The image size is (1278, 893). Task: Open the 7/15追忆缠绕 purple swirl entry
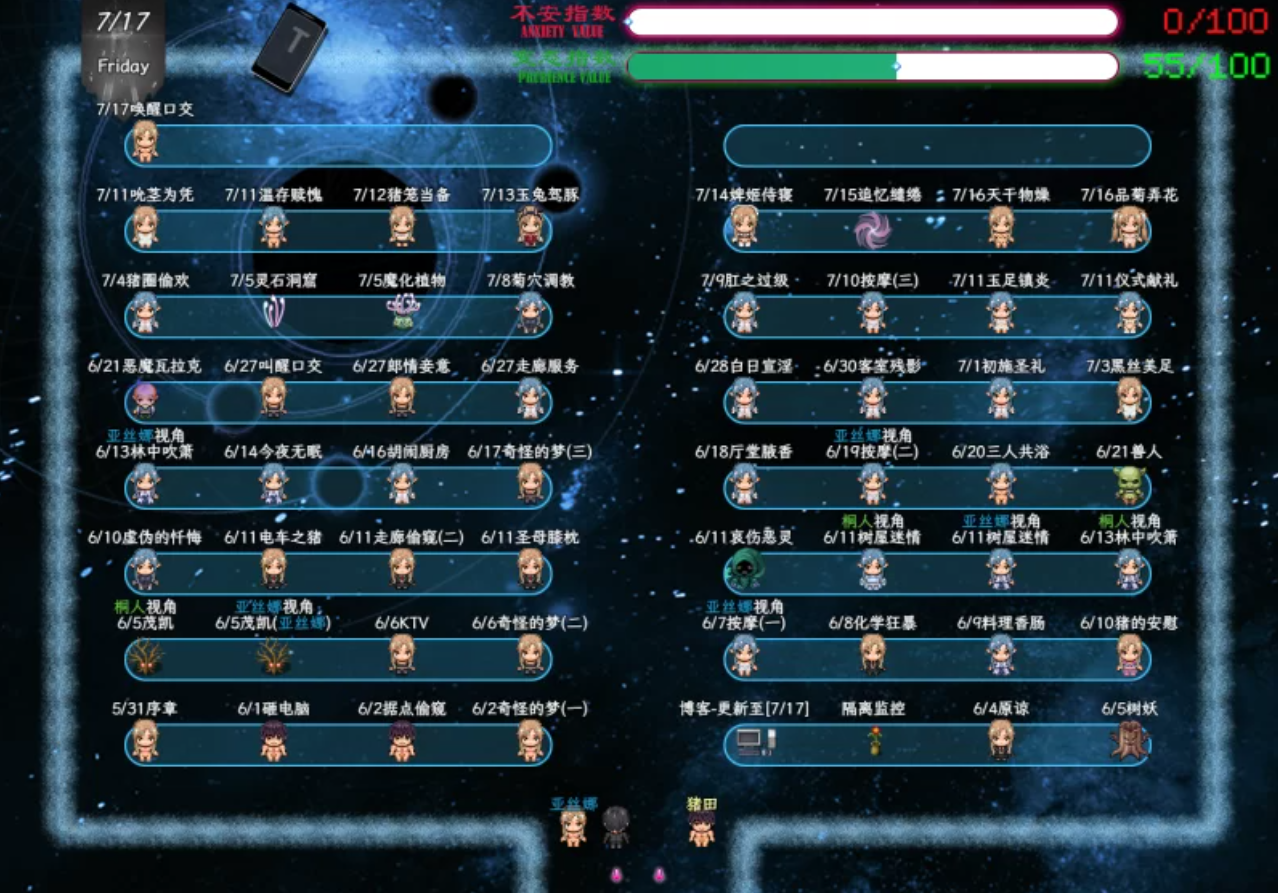click(873, 230)
